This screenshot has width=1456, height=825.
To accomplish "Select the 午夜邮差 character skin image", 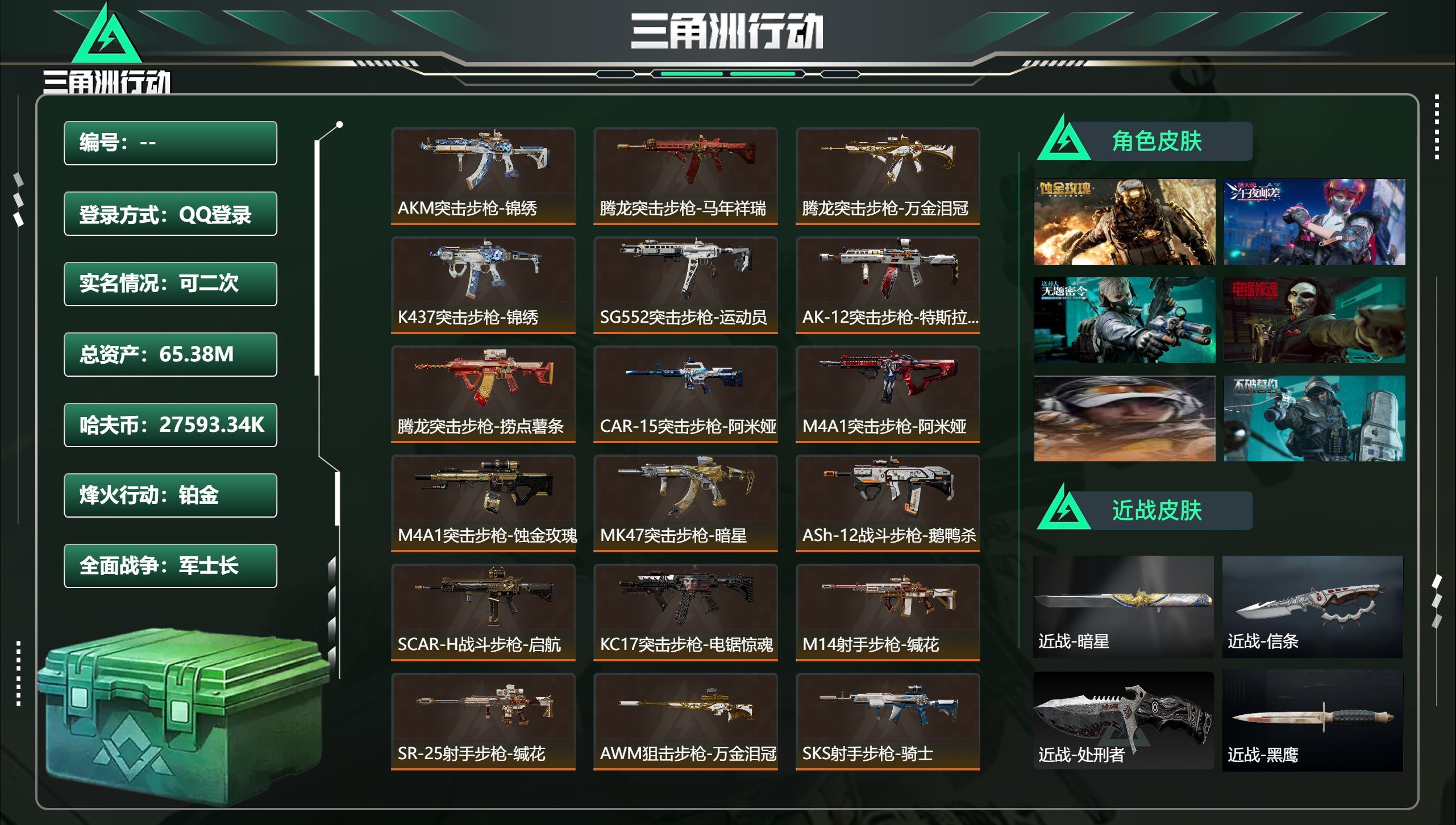I will click(1314, 222).
